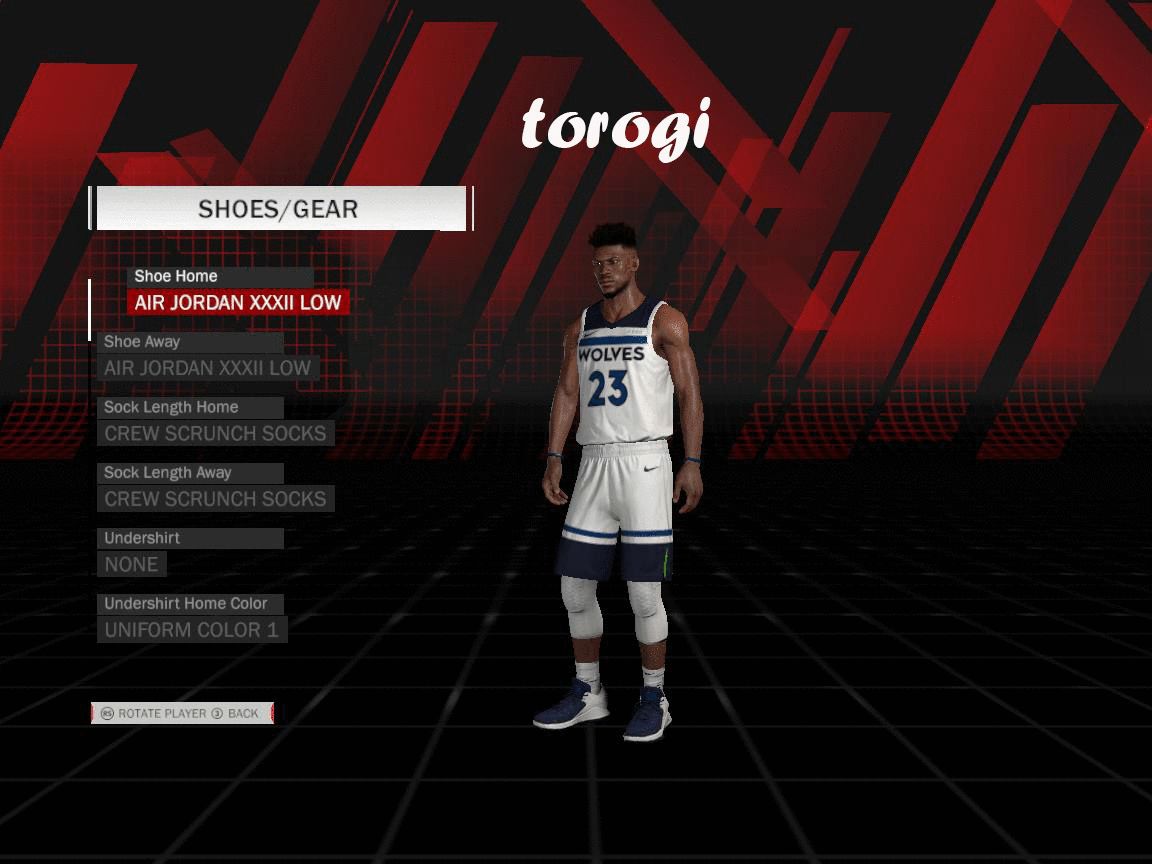Pick the Undershirt Home Color option
The height and width of the screenshot is (864, 1152).
191,630
